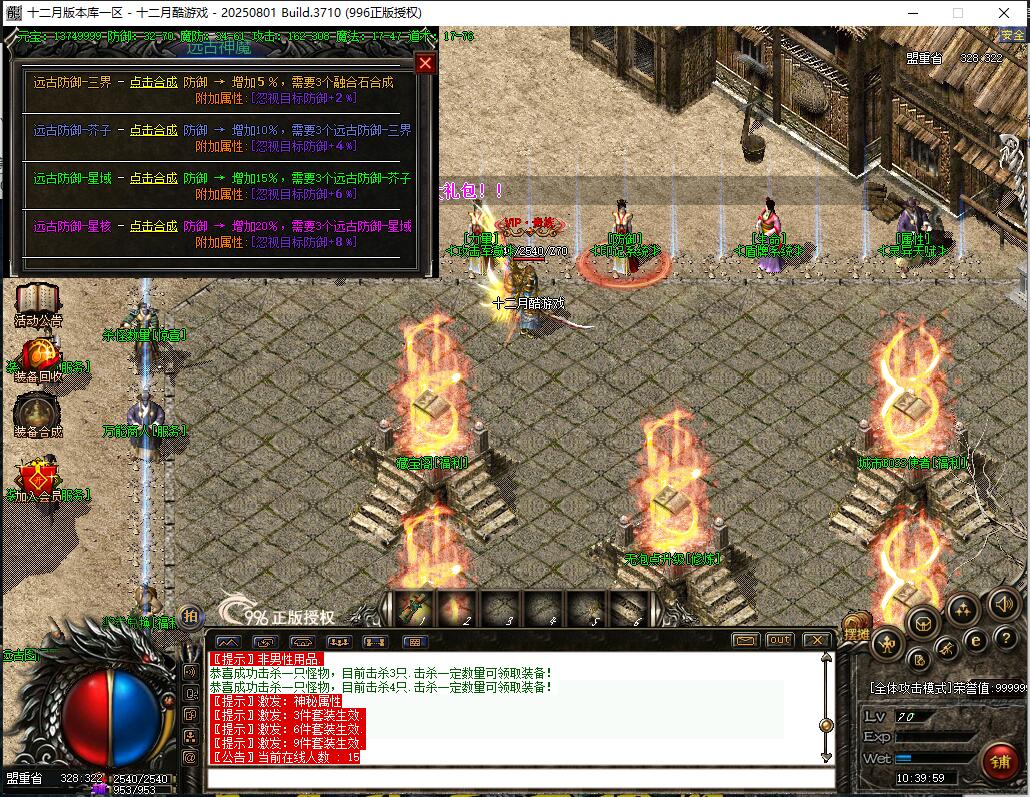The image size is (1030, 797).
Task: Open the 活动公告 book icon
Action: pyautogui.click(x=38, y=302)
